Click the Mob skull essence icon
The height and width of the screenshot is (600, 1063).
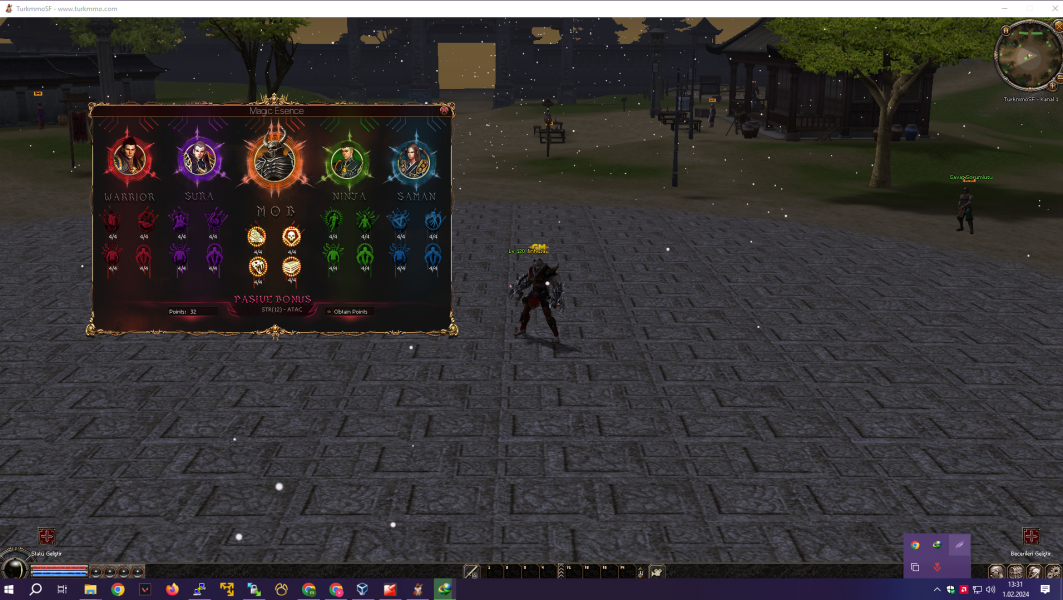point(291,236)
